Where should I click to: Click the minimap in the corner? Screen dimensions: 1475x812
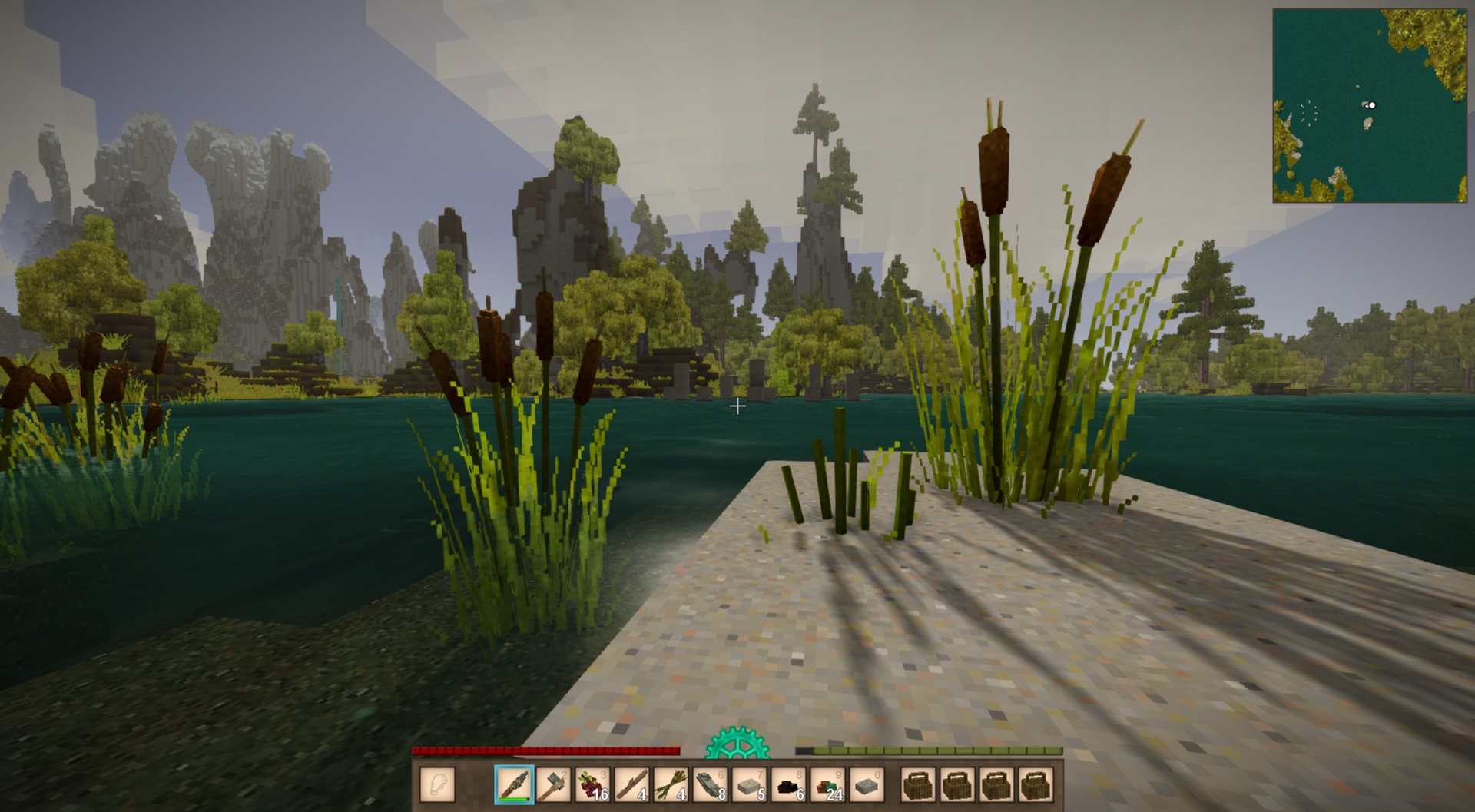point(1370,106)
